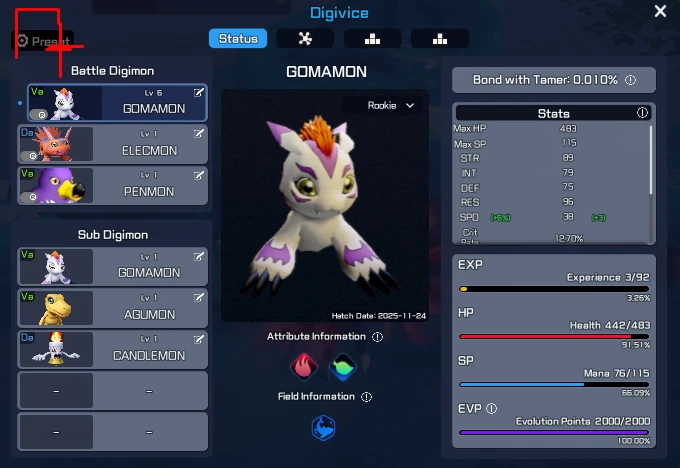Open Attribute Information help icon

[x=377, y=337]
